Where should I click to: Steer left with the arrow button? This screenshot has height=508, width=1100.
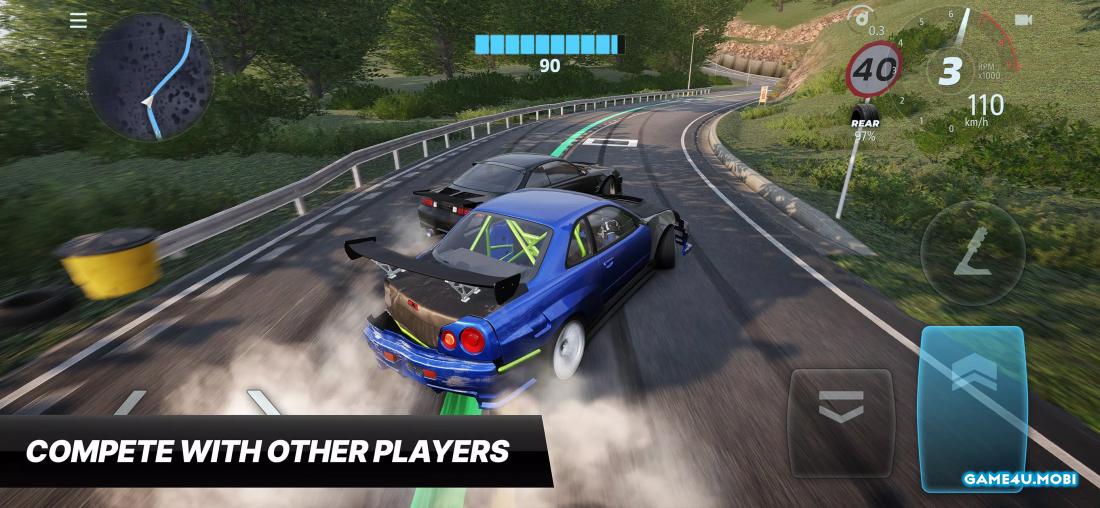(130, 403)
